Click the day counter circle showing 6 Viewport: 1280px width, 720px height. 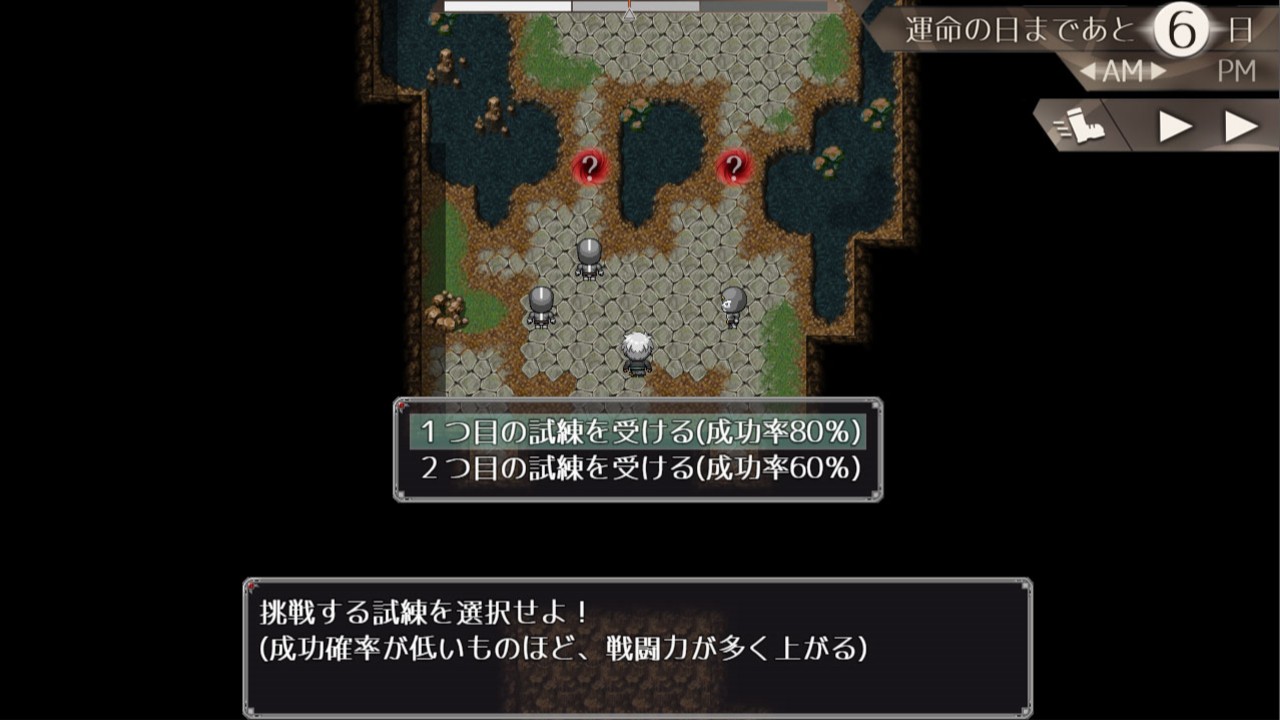(x=1183, y=29)
